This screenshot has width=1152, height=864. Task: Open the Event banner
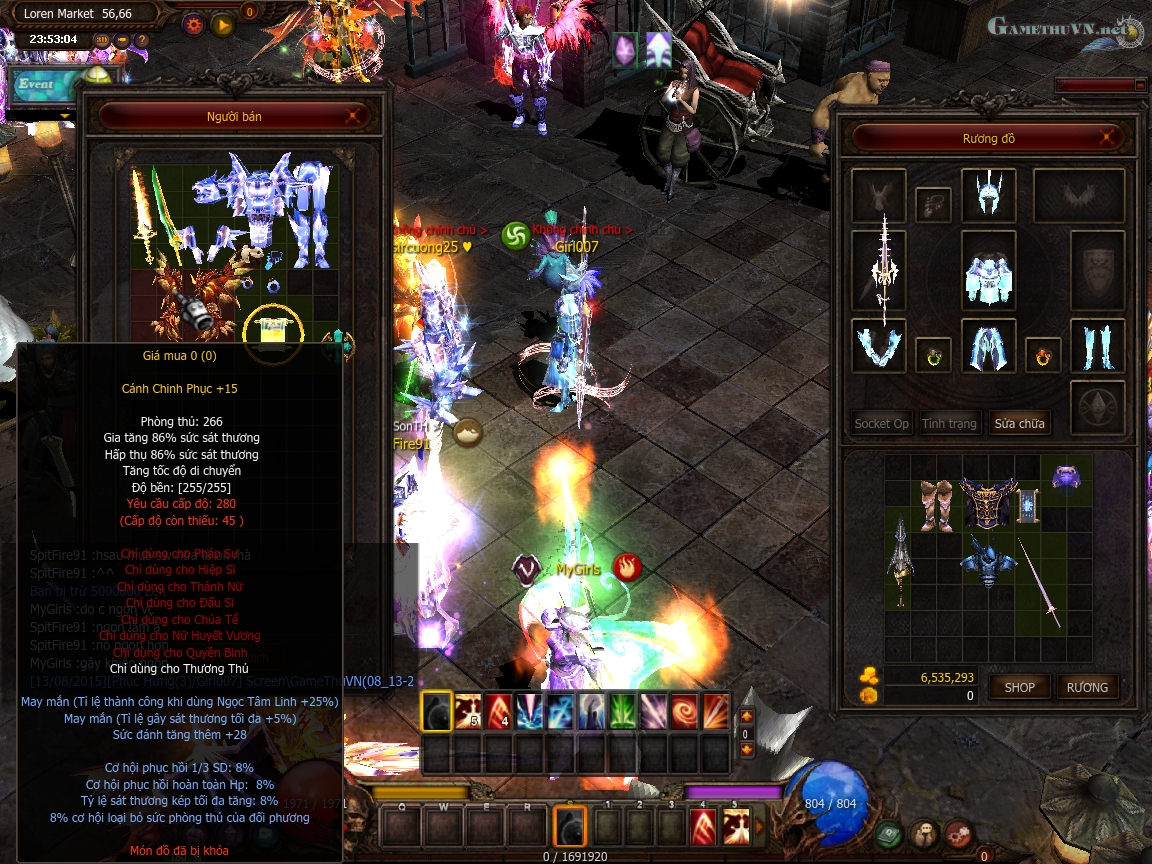point(40,85)
